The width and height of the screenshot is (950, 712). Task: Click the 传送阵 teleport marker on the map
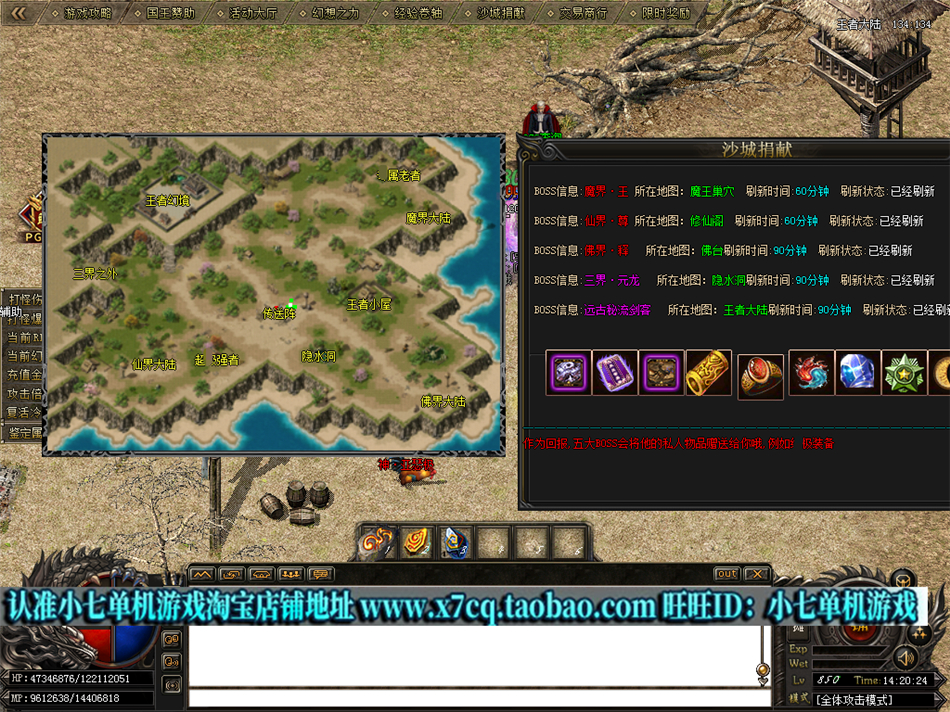279,313
